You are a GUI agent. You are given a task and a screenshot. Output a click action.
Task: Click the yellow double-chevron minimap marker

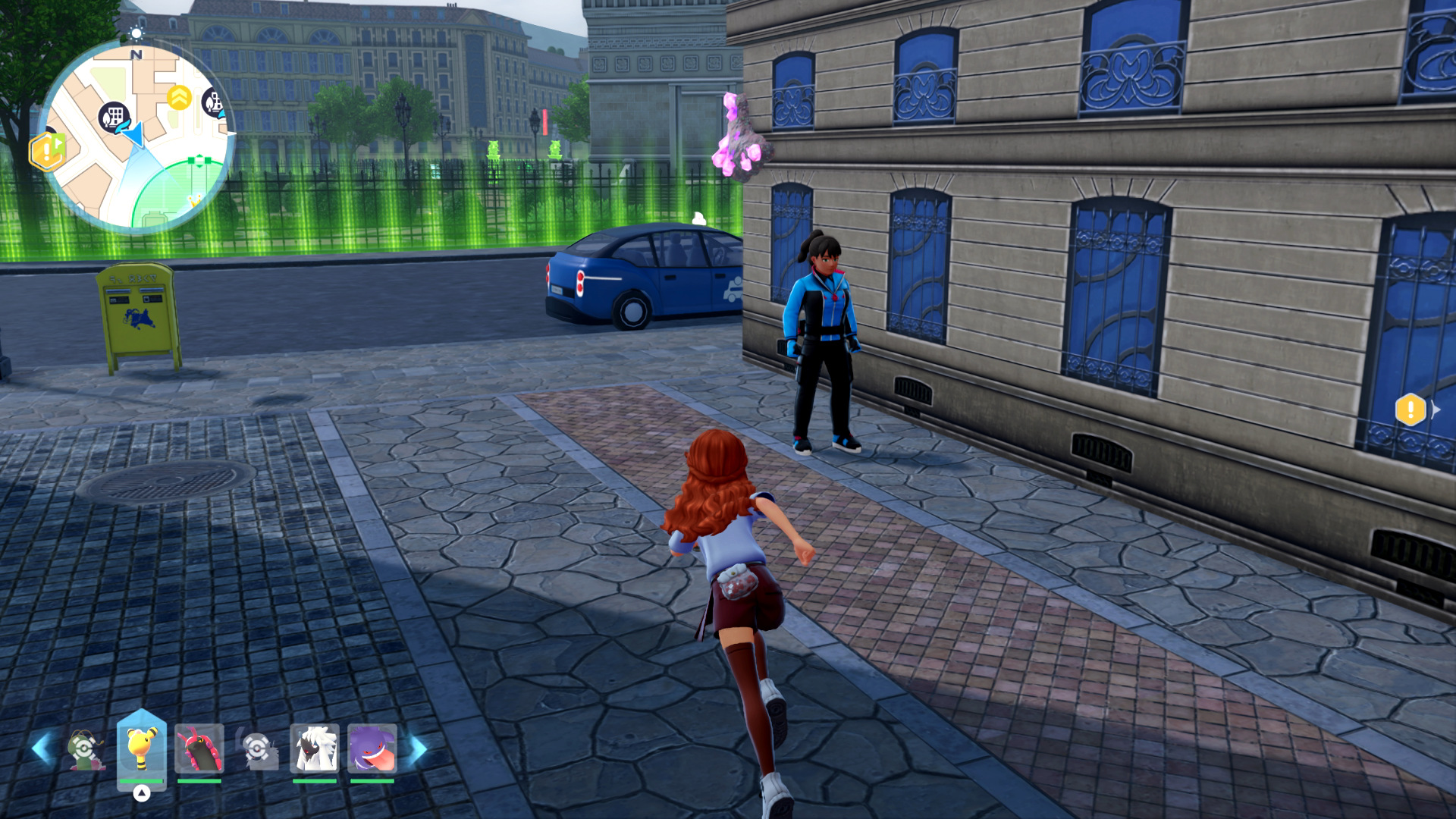179,97
